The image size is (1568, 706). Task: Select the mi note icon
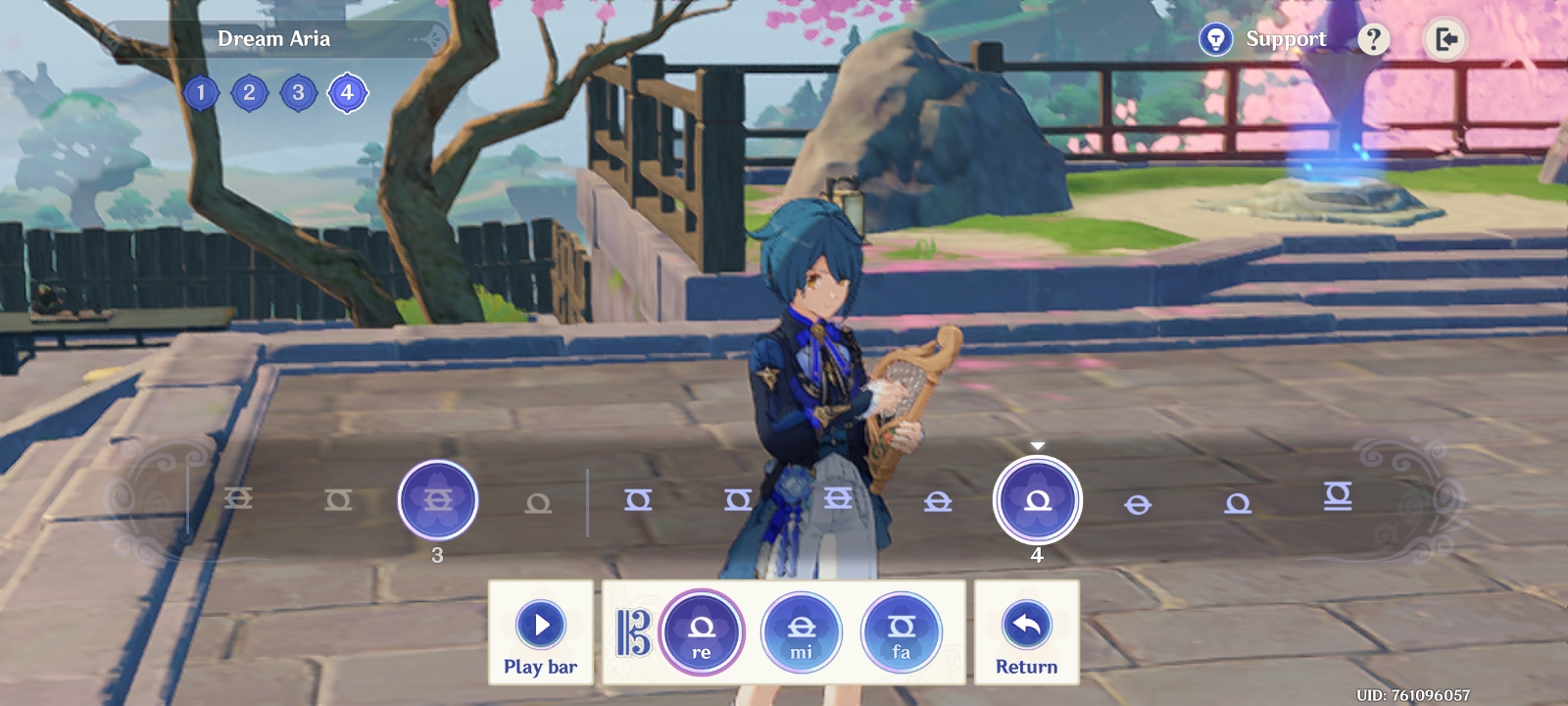point(802,632)
